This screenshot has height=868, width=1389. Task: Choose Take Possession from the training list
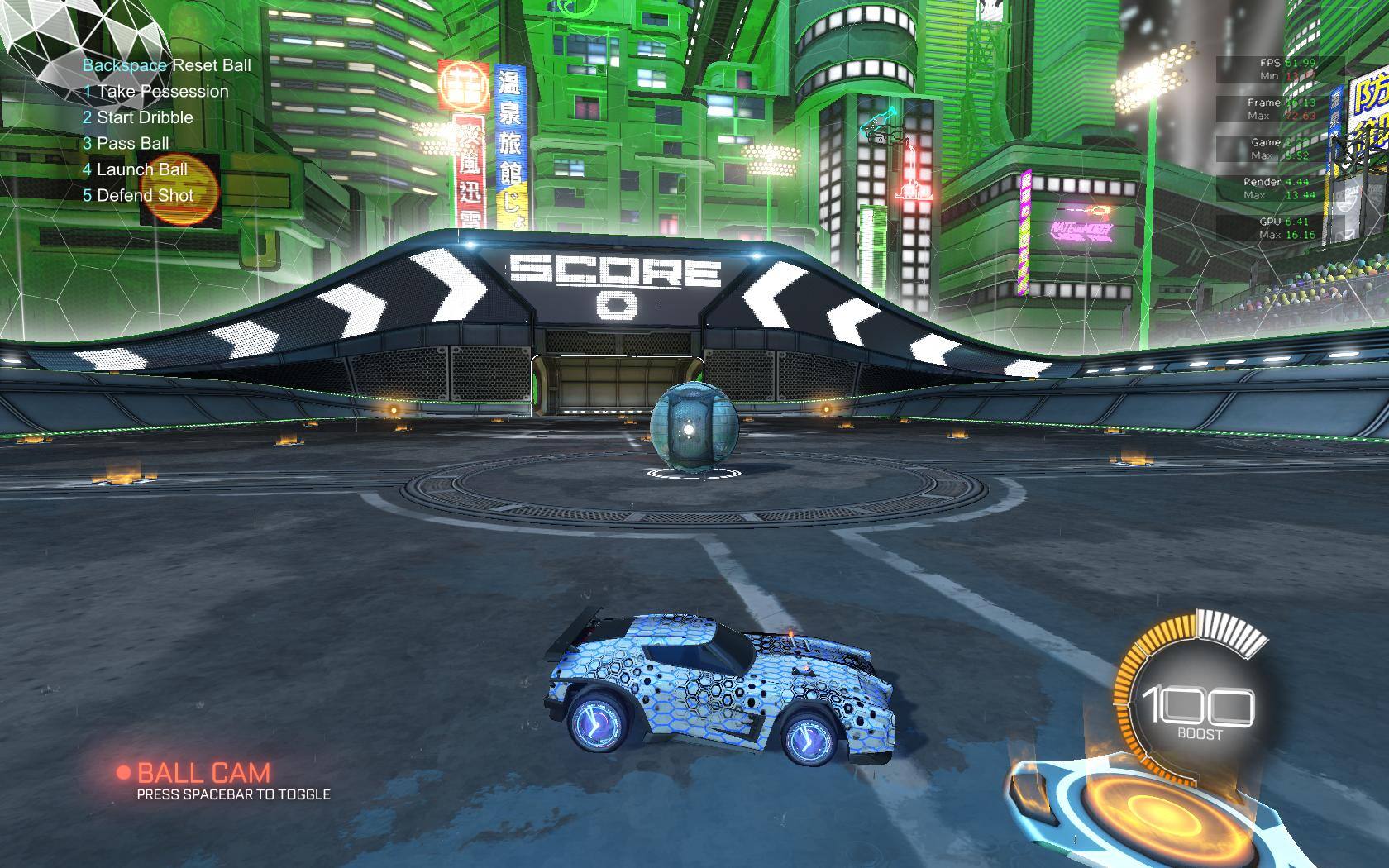click(x=155, y=92)
